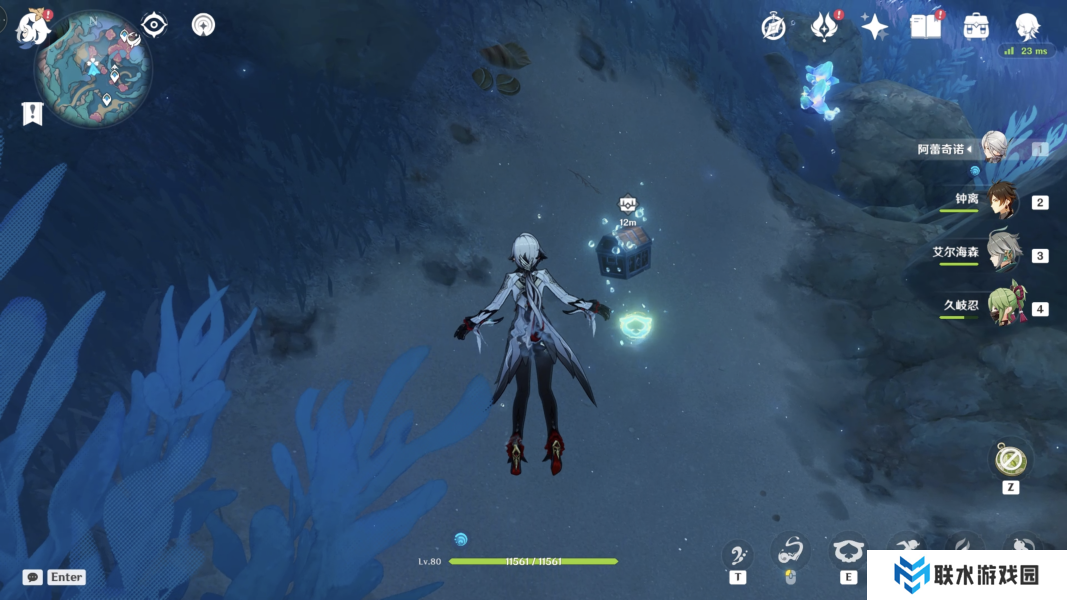
Task: Open the quest banner icon
Action: (33, 114)
